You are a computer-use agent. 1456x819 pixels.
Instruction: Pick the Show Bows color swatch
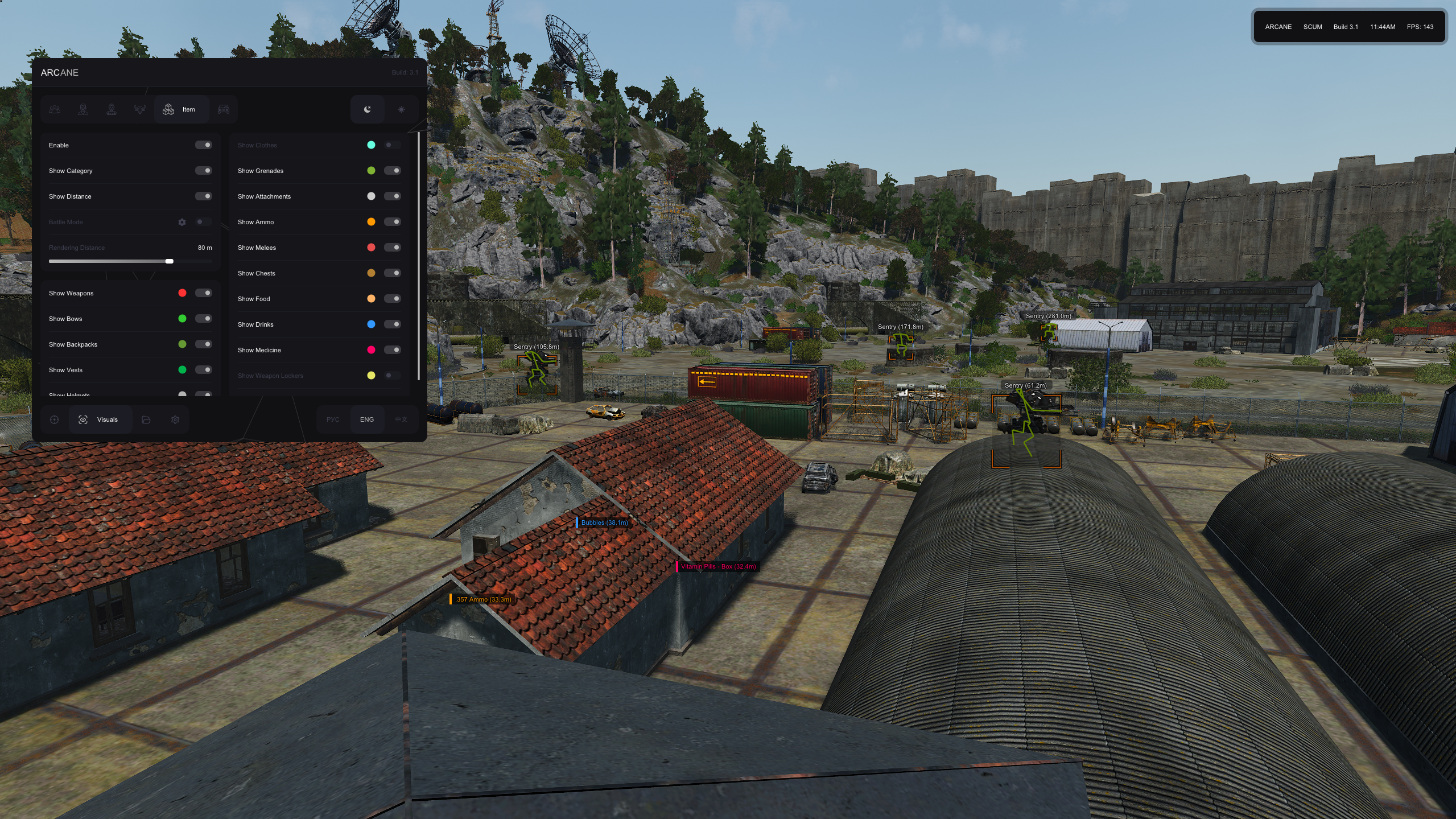pos(182,319)
